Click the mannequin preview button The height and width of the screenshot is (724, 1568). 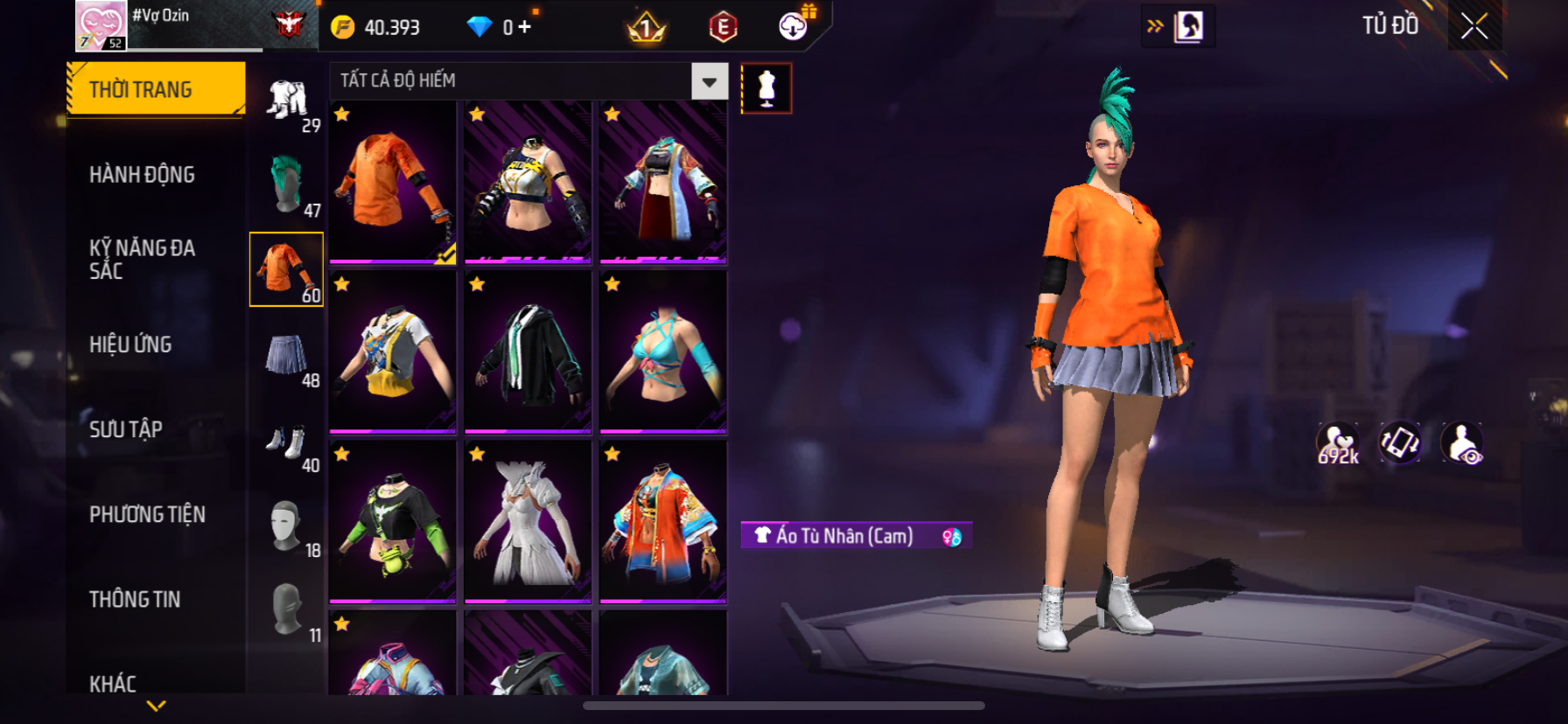point(766,88)
